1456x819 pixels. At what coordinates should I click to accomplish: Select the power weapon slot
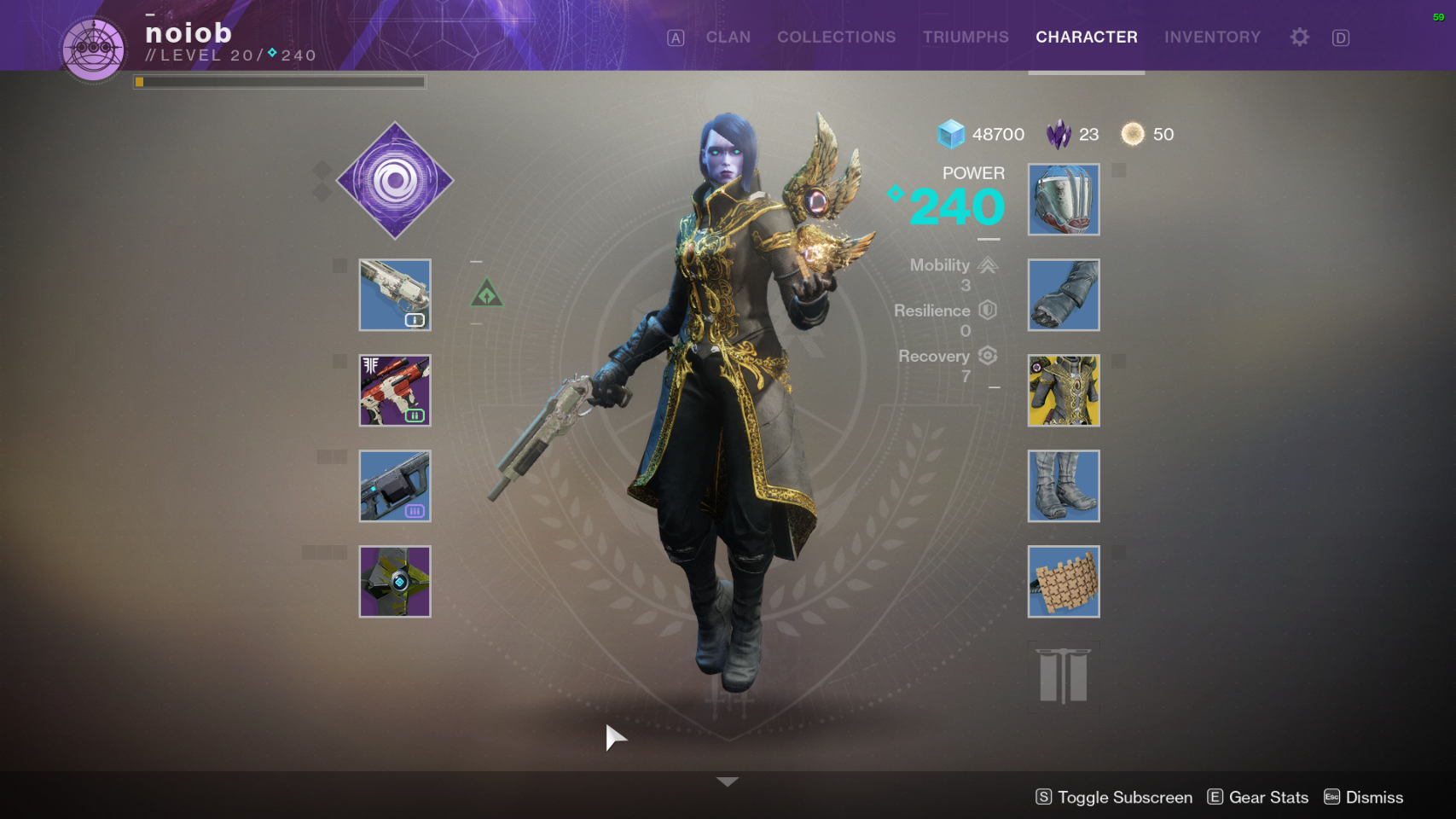point(395,486)
